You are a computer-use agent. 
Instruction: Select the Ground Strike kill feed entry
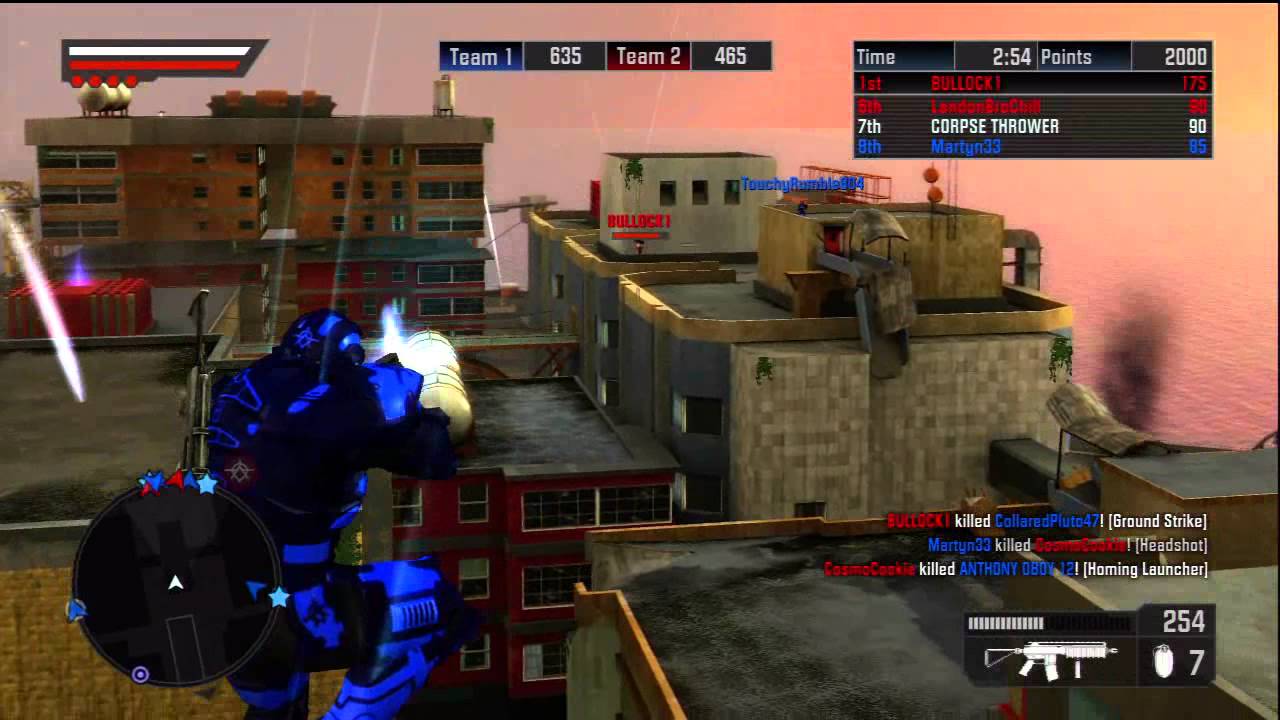pos(1047,521)
